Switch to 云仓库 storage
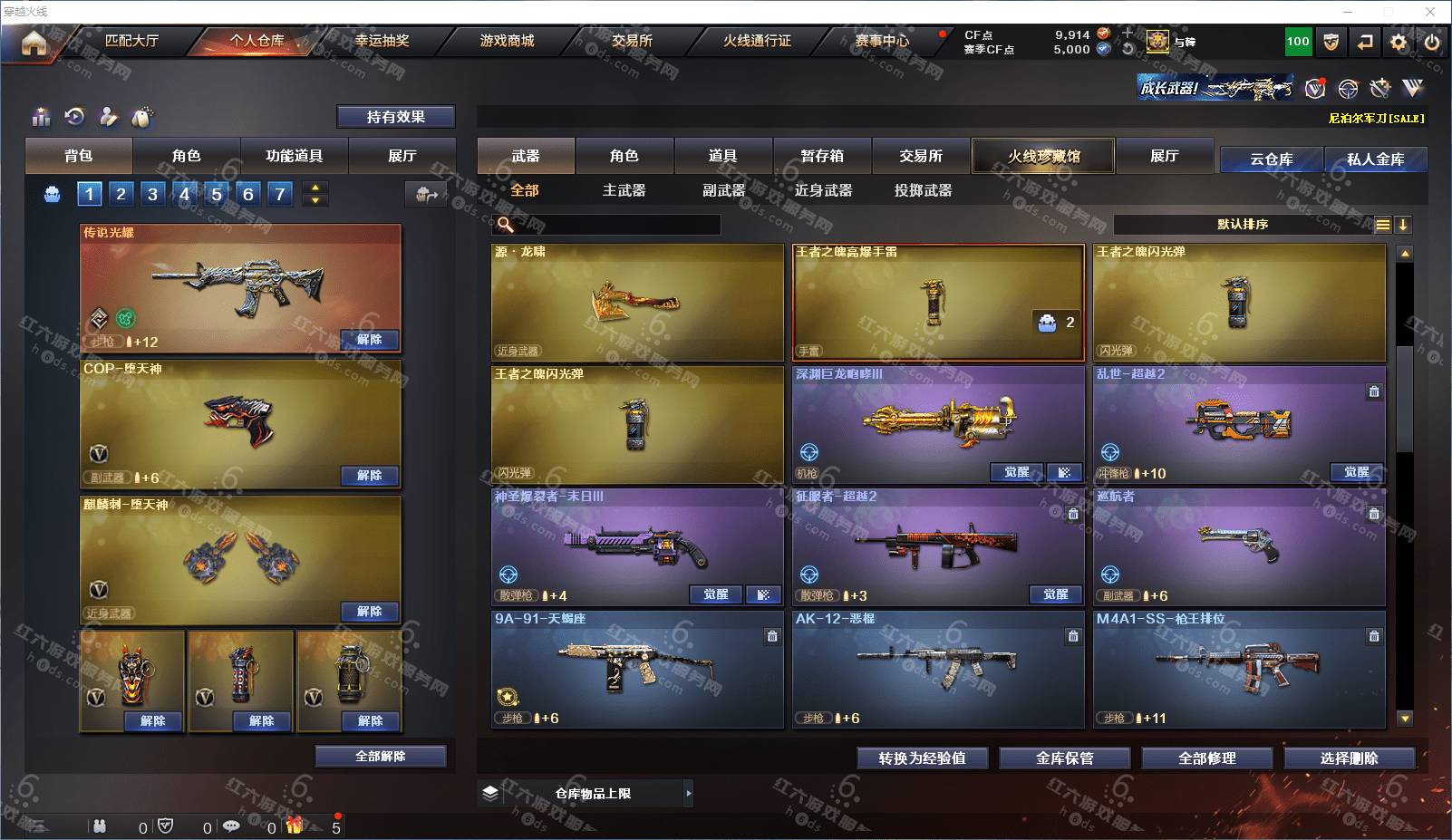Screen dimensions: 1452x840 (1271, 159)
